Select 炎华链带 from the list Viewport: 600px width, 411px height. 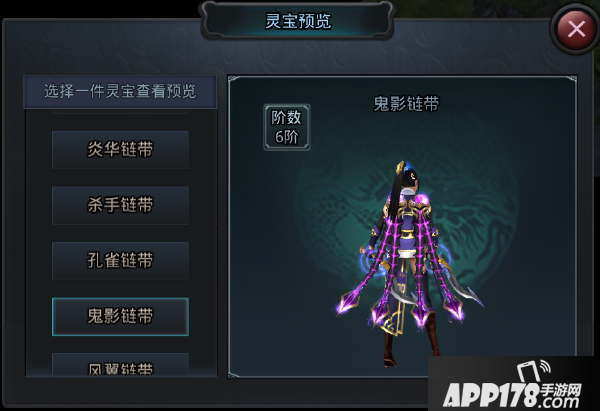pos(120,150)
